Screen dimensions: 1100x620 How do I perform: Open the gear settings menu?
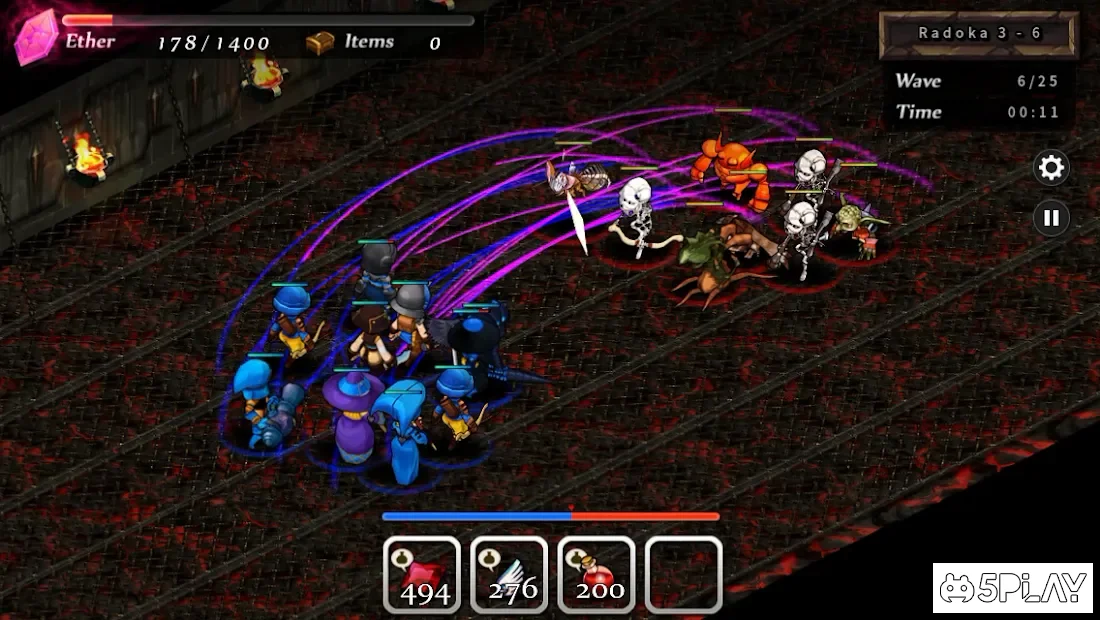[1051, 167]
